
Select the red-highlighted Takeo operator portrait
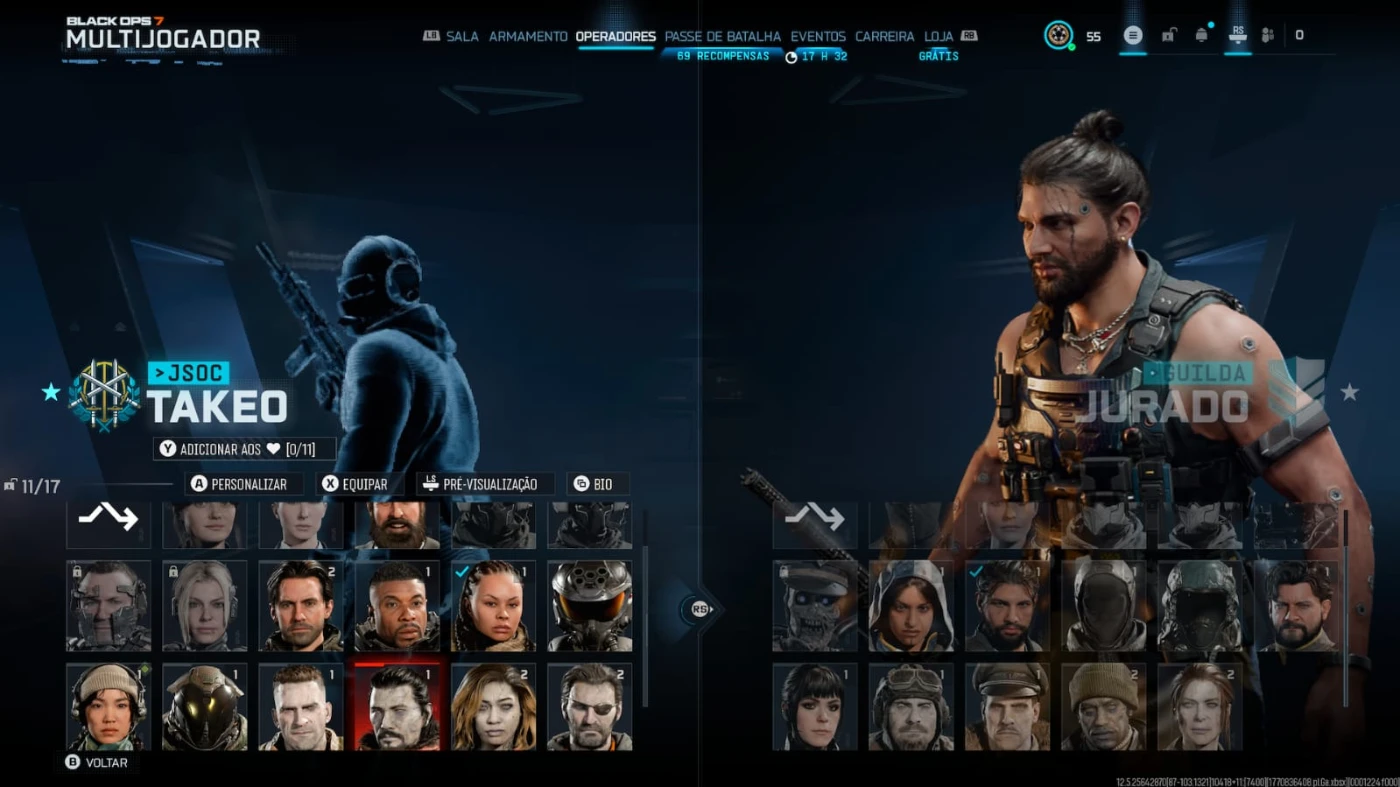(398, 706)
